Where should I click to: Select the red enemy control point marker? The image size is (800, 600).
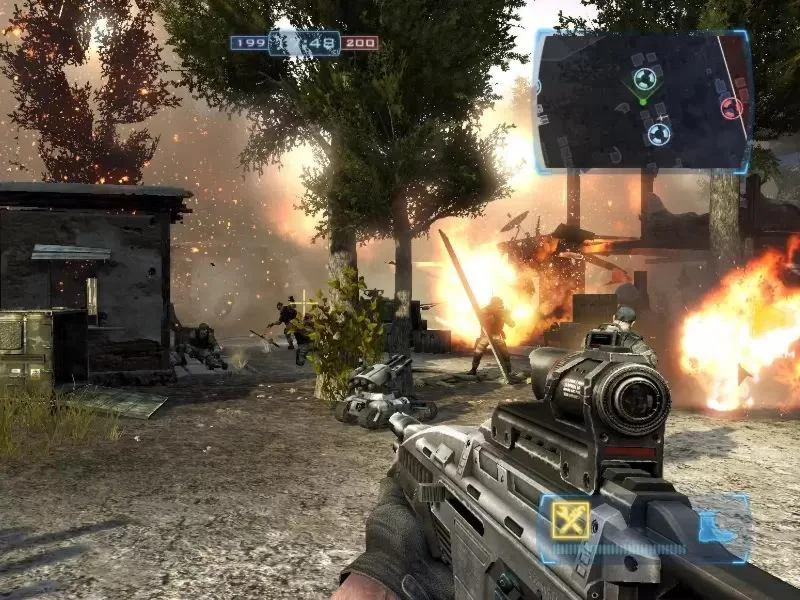(x=732, y=107)
